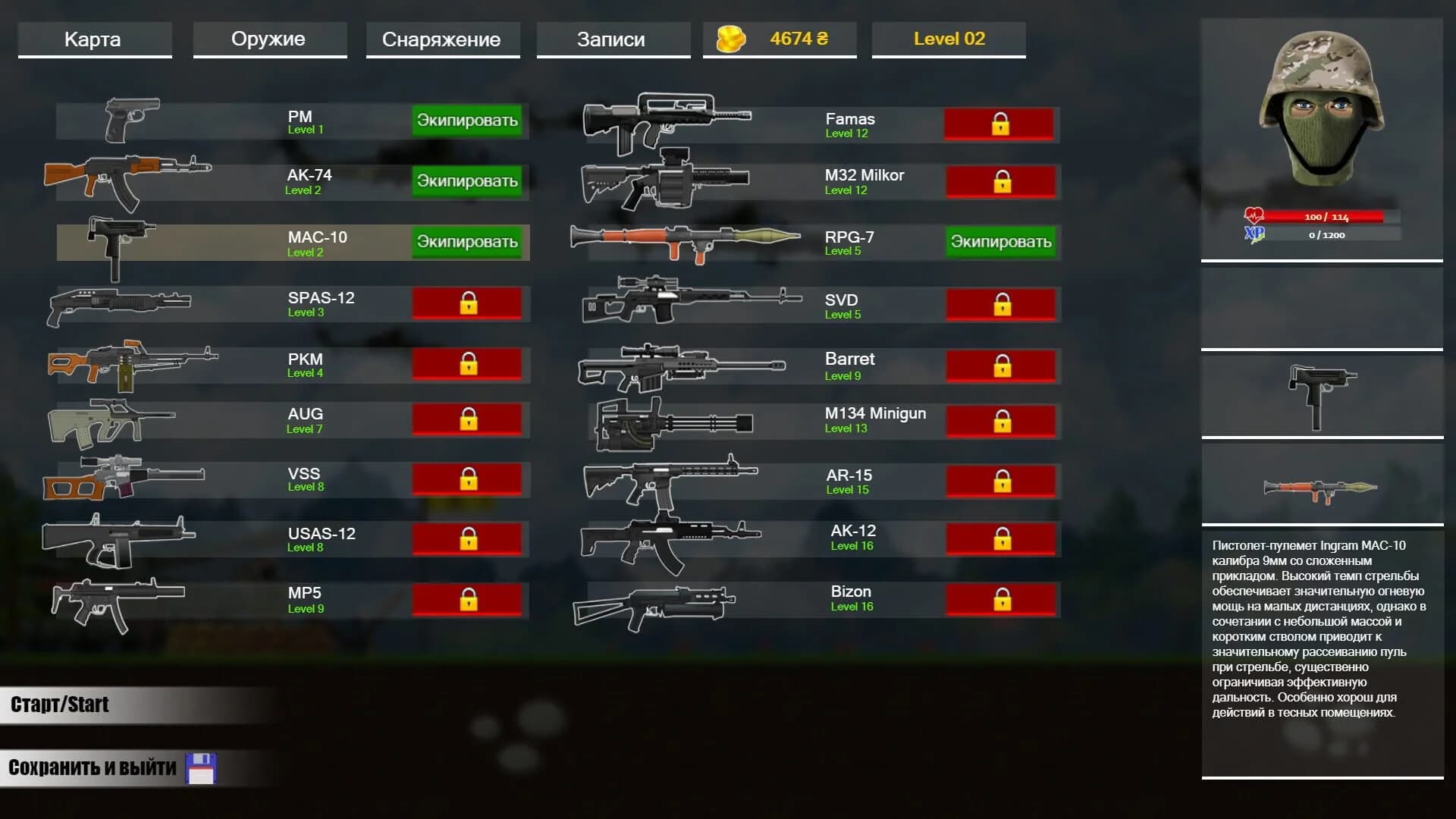Select the SPAS-12 shotgun icon
The width and height of the screenshot is (1456, 819).
click(x=121, y=303)
